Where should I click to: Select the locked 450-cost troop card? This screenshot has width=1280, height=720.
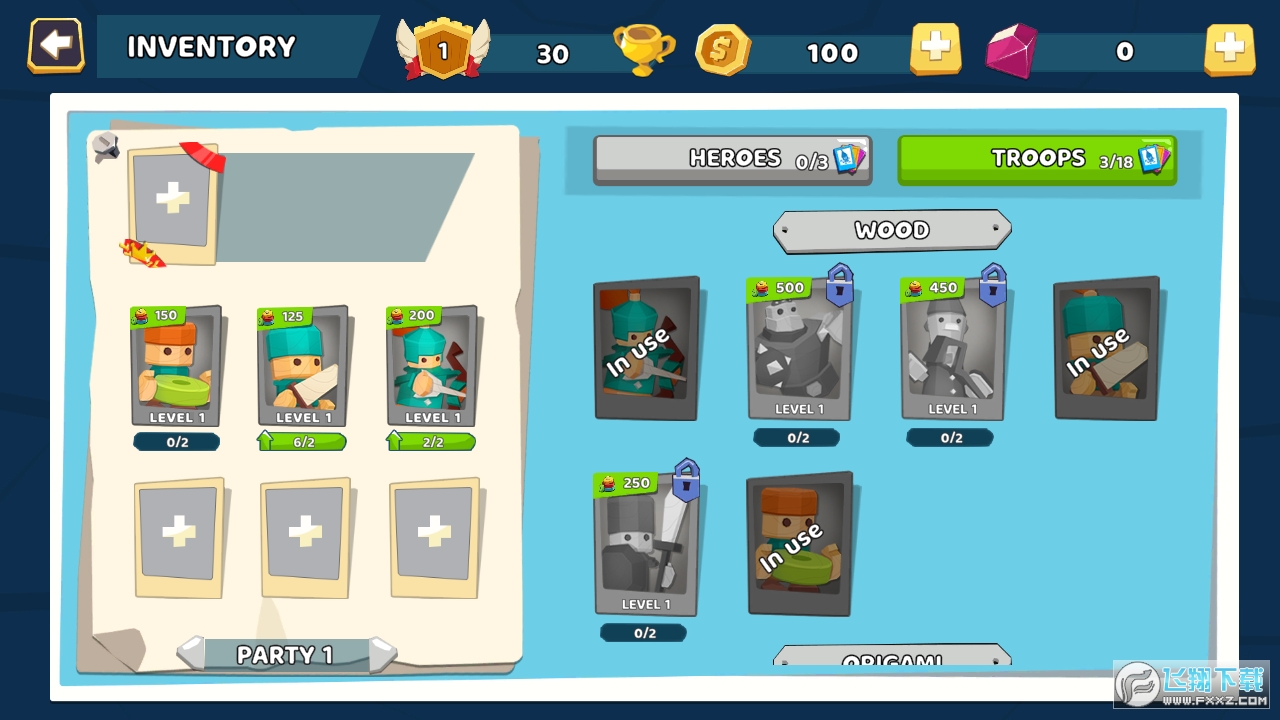click(951, 352)
